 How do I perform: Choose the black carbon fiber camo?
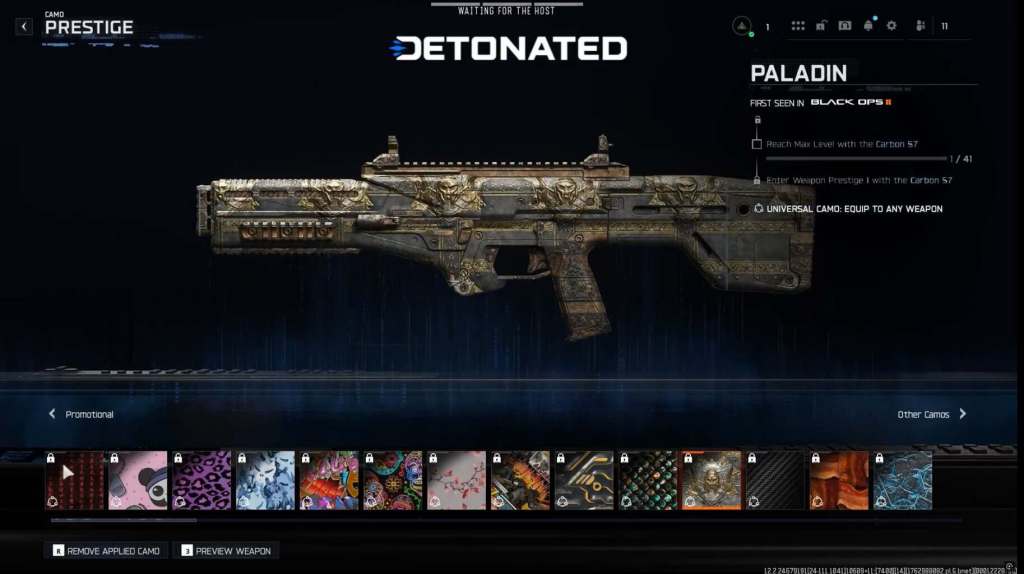775,480
